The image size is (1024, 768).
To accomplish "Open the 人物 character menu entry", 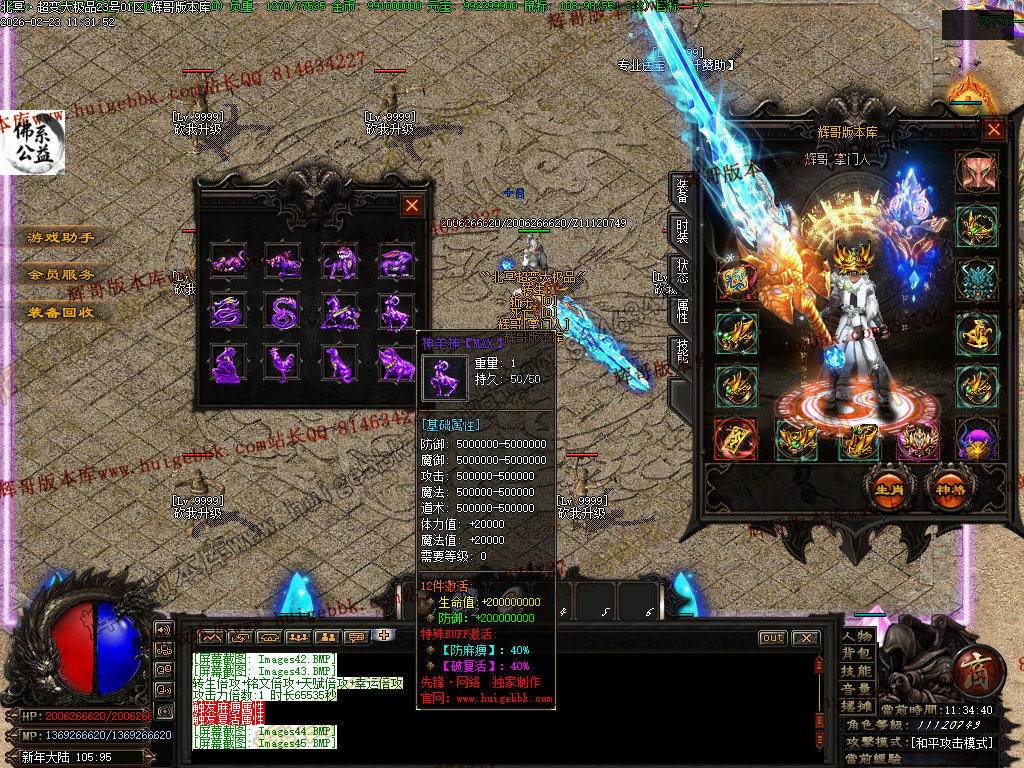I will click(x=857, y=636).
